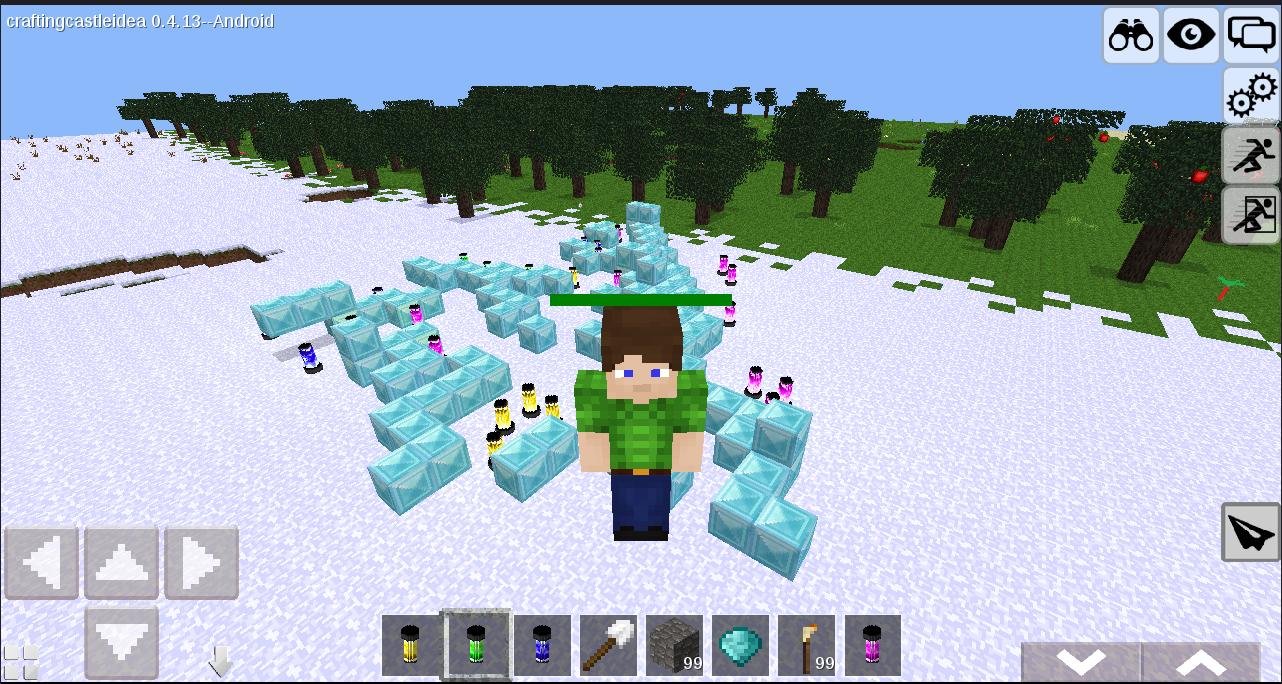Screen dimensions: 1282x684
Task: Move left with the left arrow button
Action: 42,563
